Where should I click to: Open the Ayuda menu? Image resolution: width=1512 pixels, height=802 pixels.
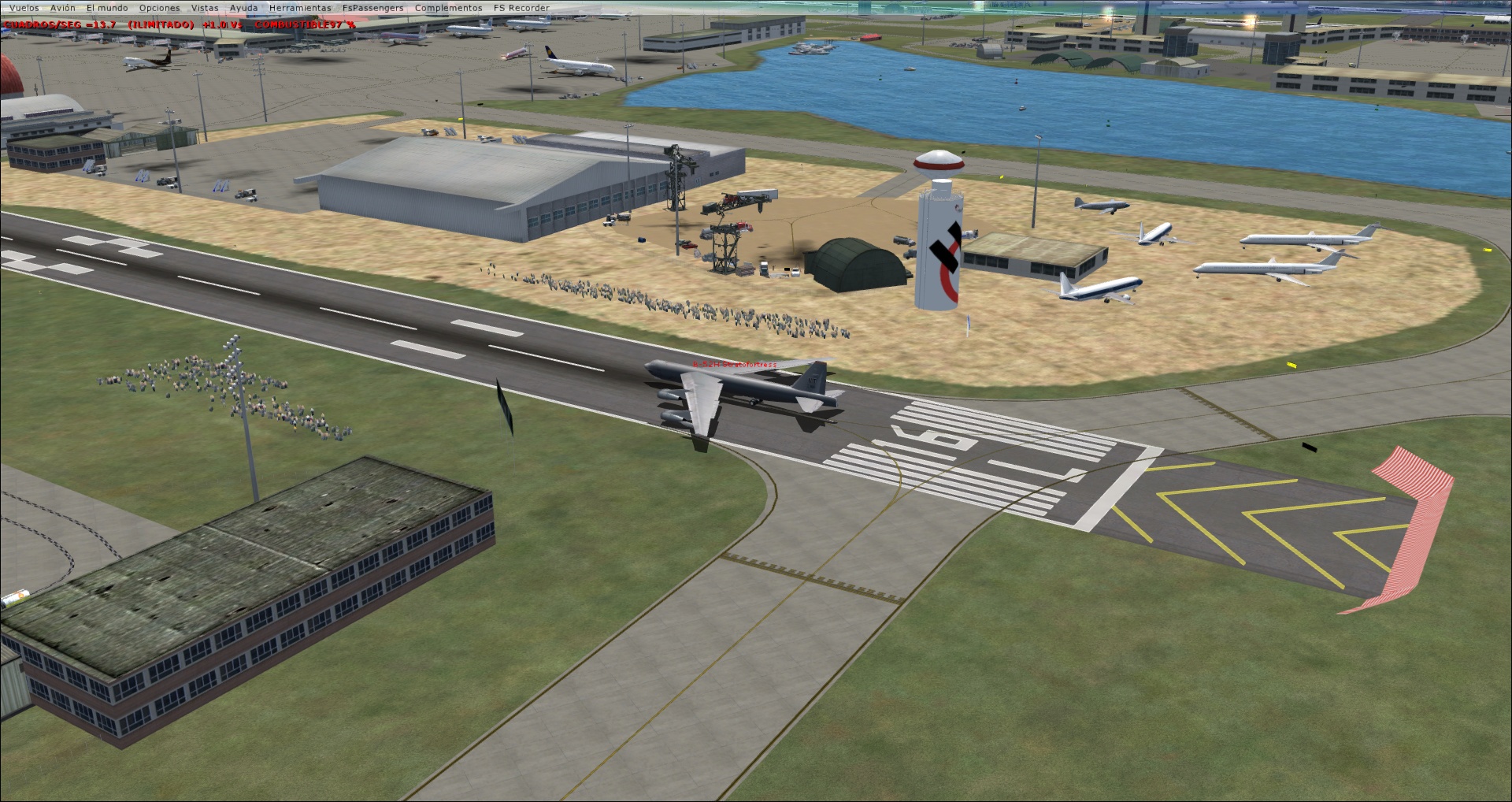pos(244,7)
